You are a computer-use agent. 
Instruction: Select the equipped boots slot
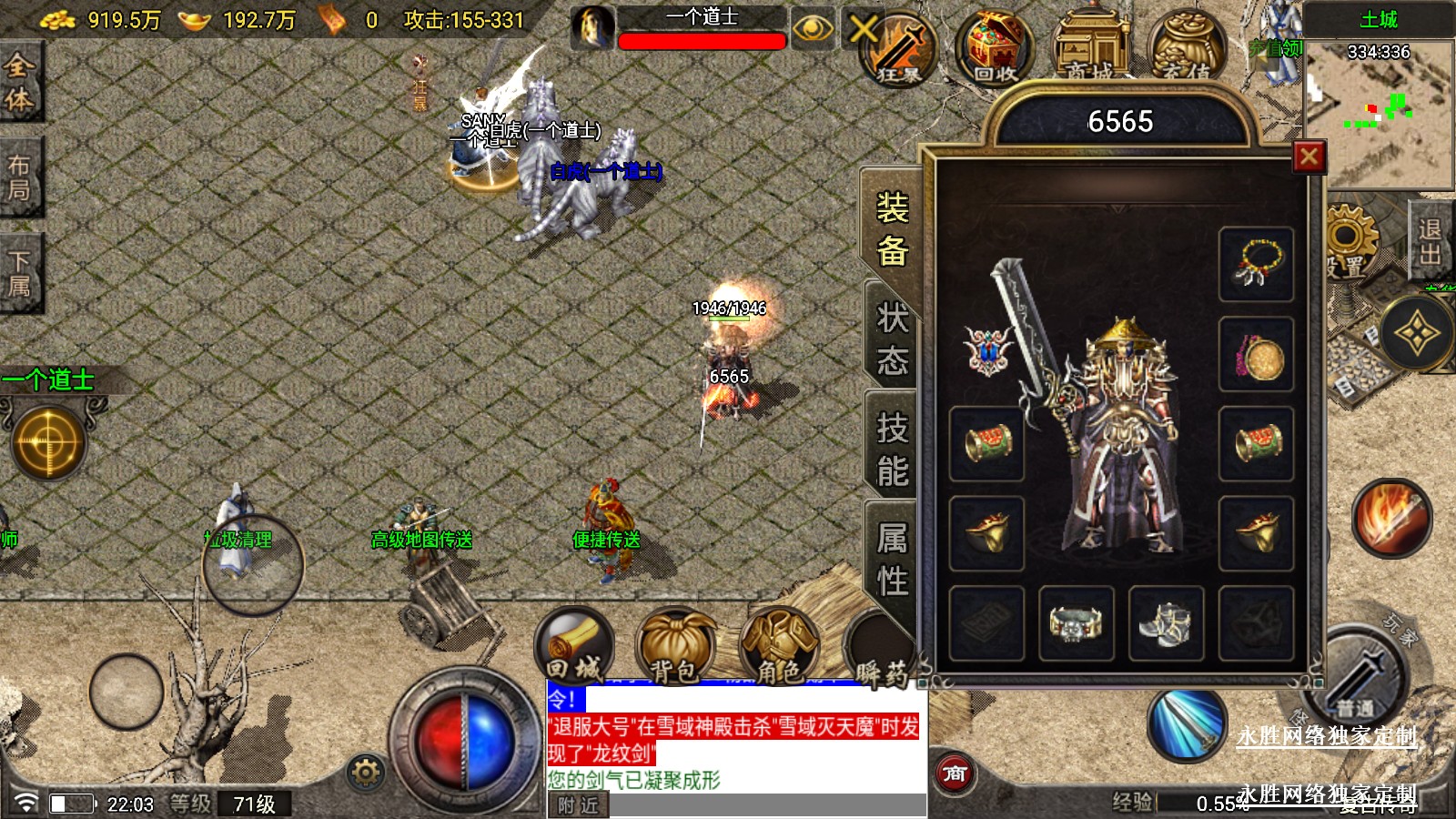(x=1166, y=623)
